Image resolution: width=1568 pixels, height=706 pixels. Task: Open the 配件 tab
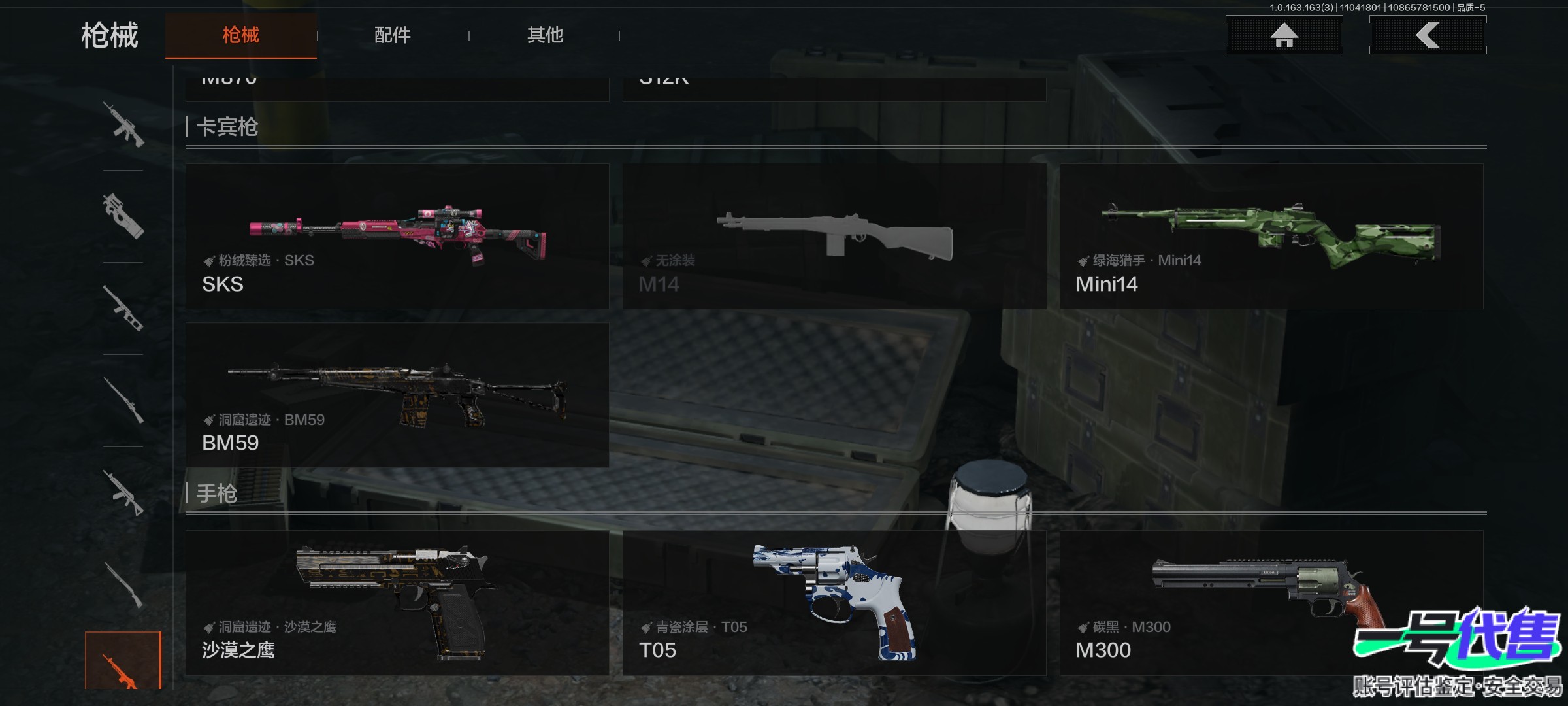[x=392, y=35]
